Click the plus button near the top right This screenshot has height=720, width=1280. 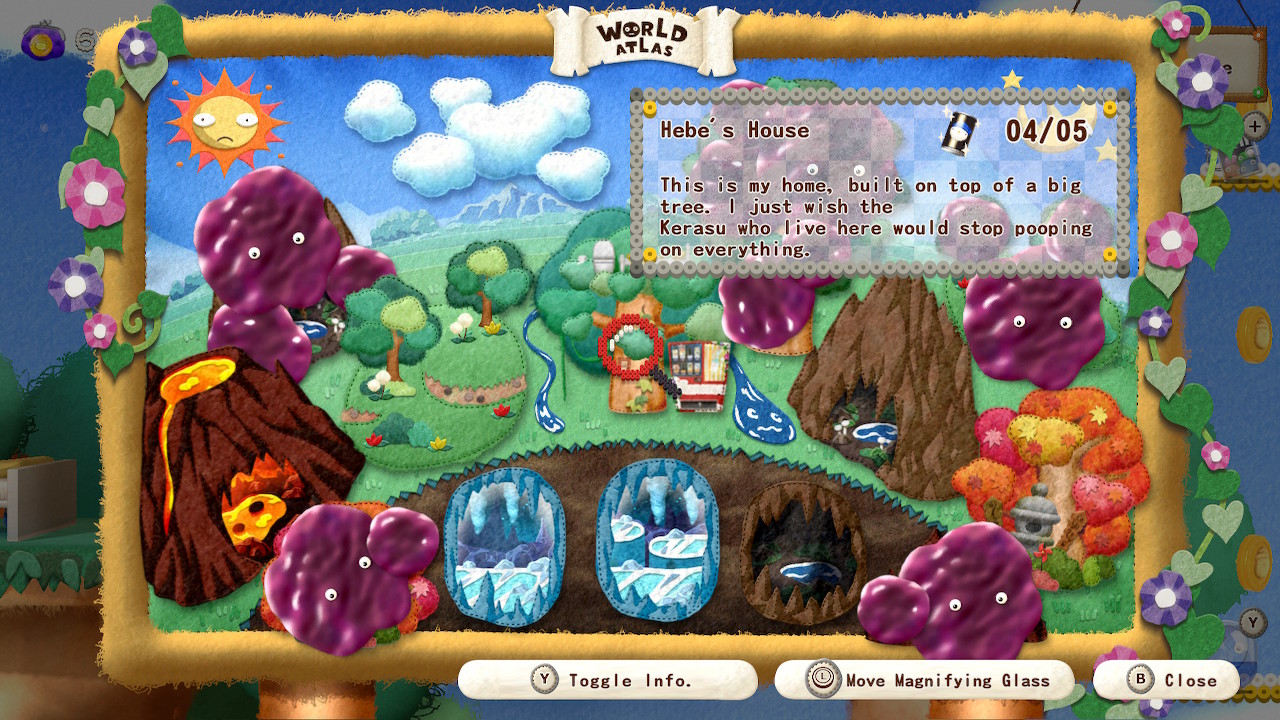pyautogui.click(x=1254, y=124)
